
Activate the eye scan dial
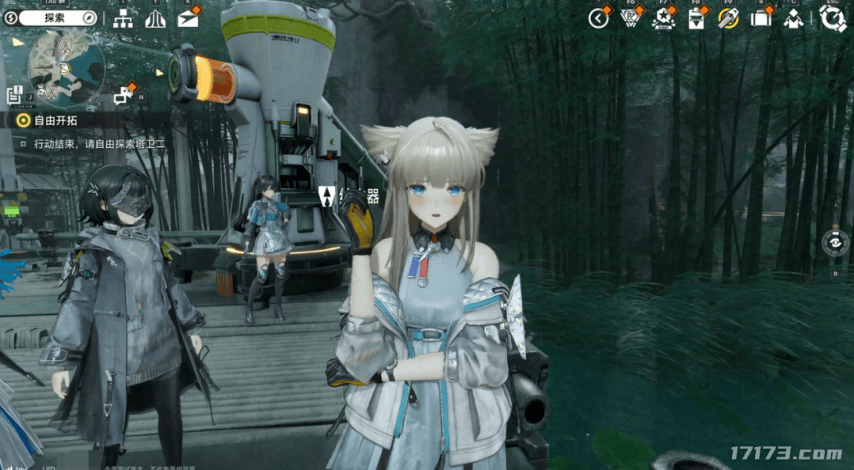point(832,241)
